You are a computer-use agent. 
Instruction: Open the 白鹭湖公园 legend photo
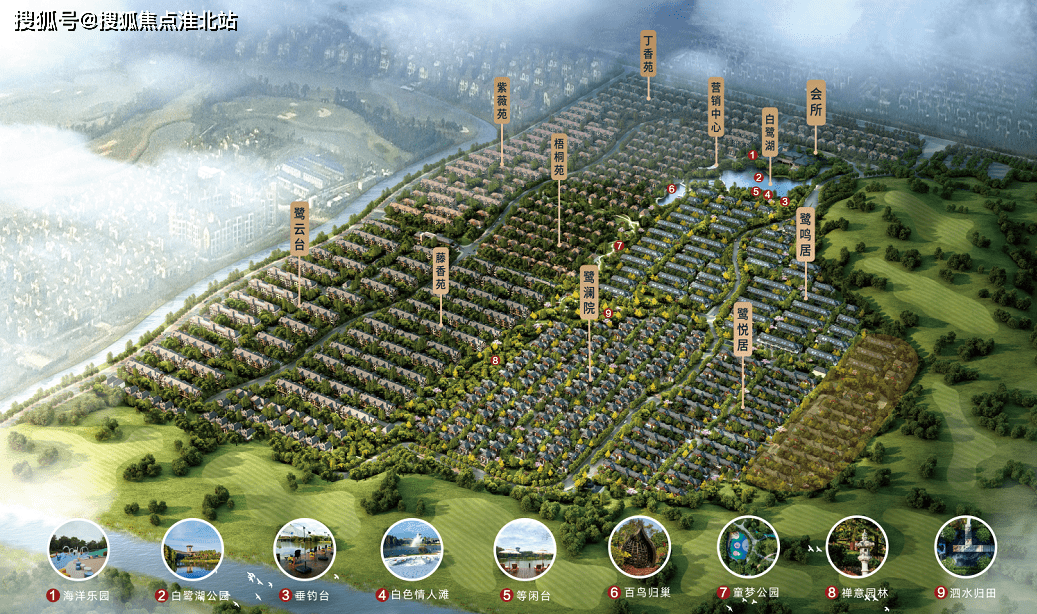[192, 549]
